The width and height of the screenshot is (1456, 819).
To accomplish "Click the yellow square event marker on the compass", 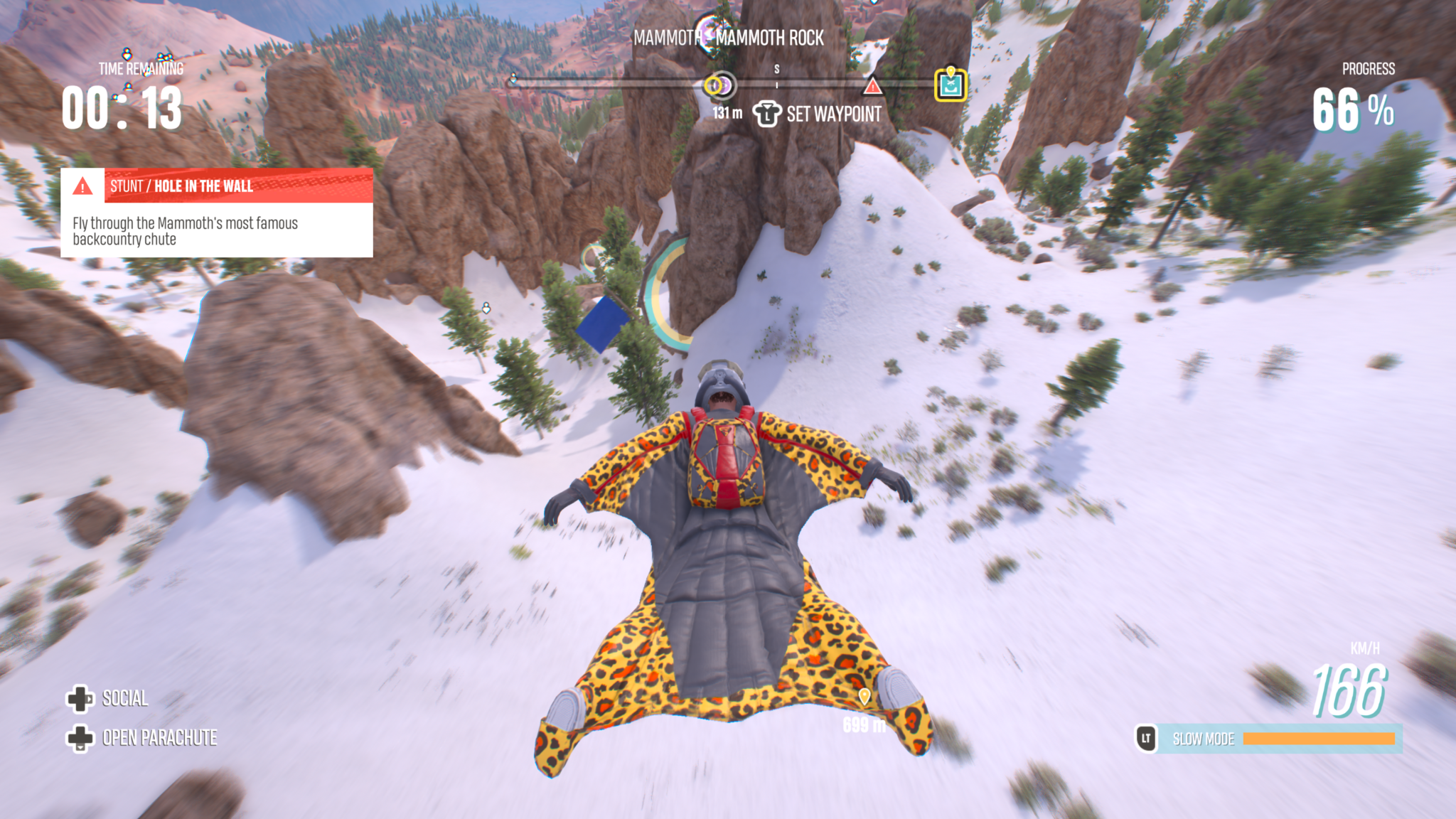I will click(x=951, y=85).
